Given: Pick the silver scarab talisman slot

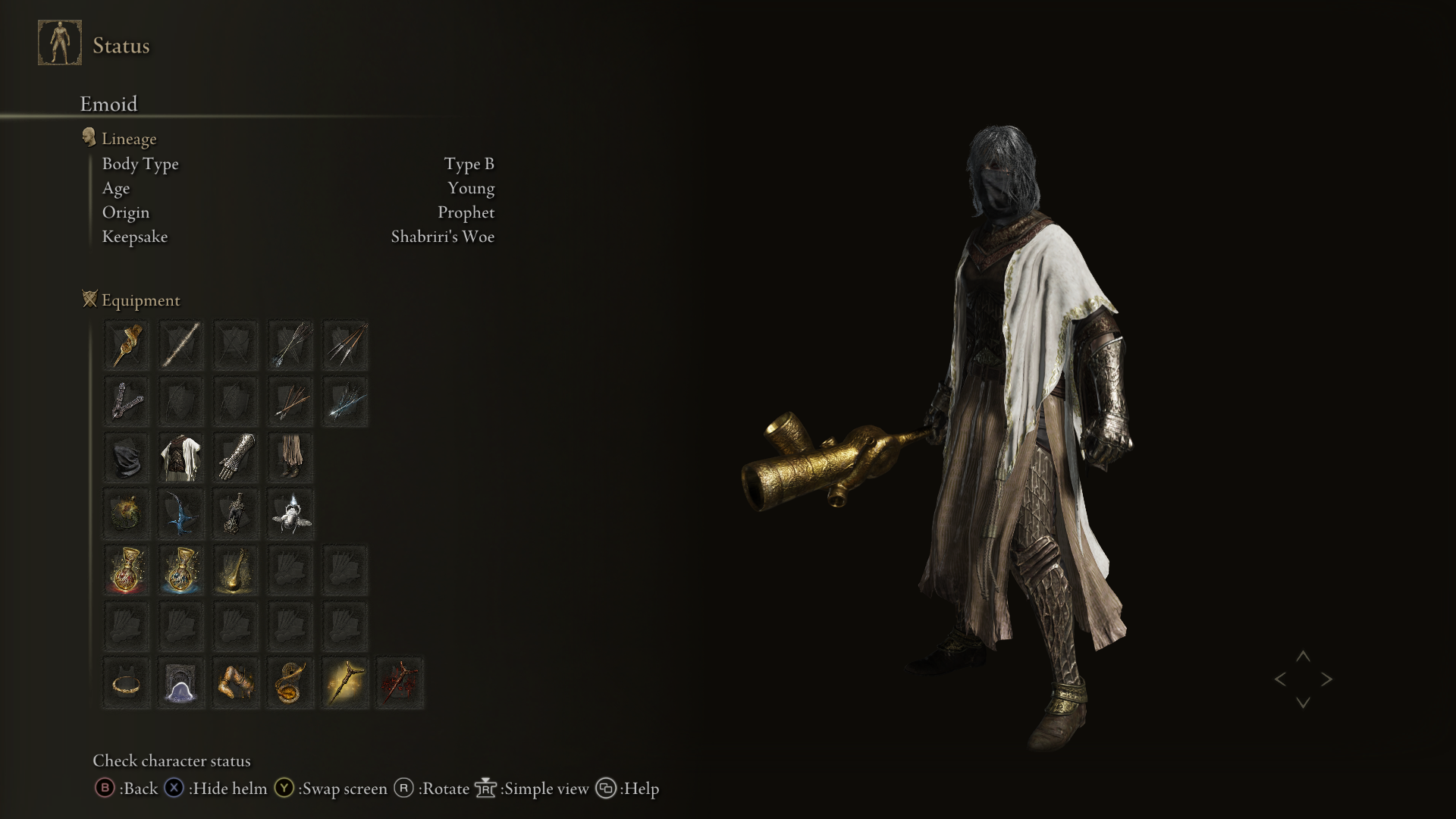Looking at the screenshot, I should coord(290,513).
